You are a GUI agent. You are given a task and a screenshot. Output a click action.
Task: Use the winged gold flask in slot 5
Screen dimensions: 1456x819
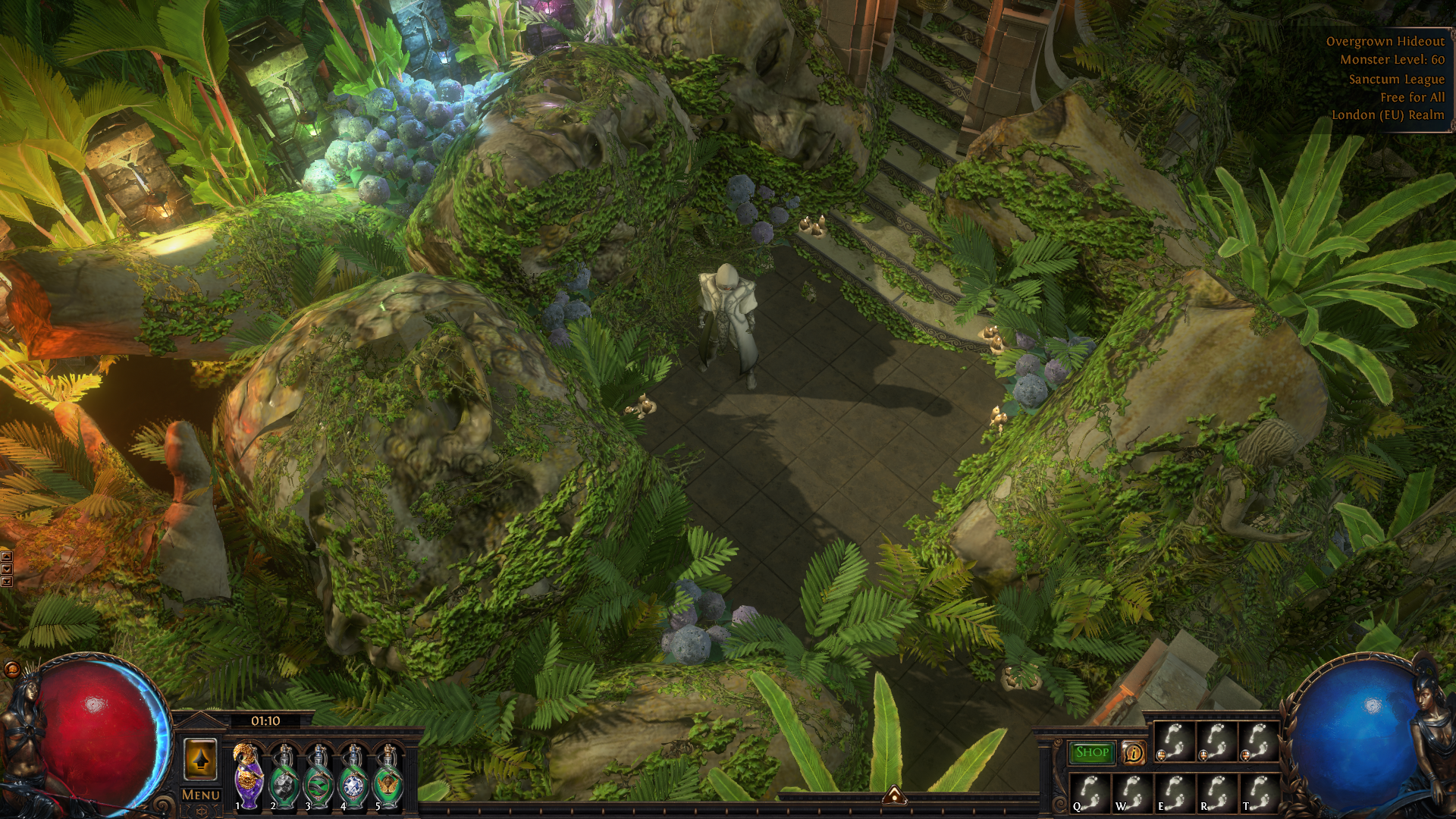click(388, 777)
